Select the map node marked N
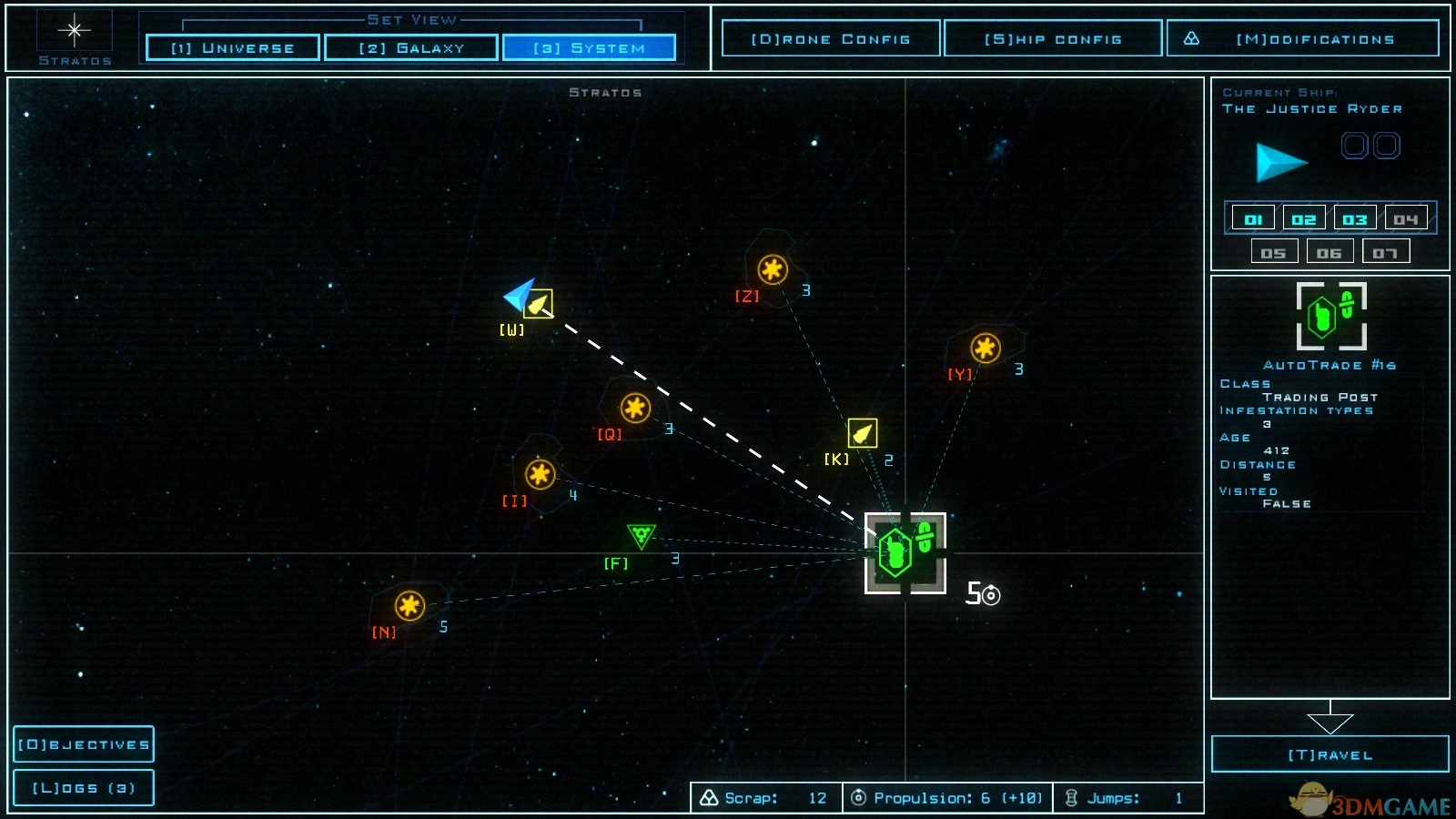Viewport: 1456px width, 819px height. tap(409, 605)
